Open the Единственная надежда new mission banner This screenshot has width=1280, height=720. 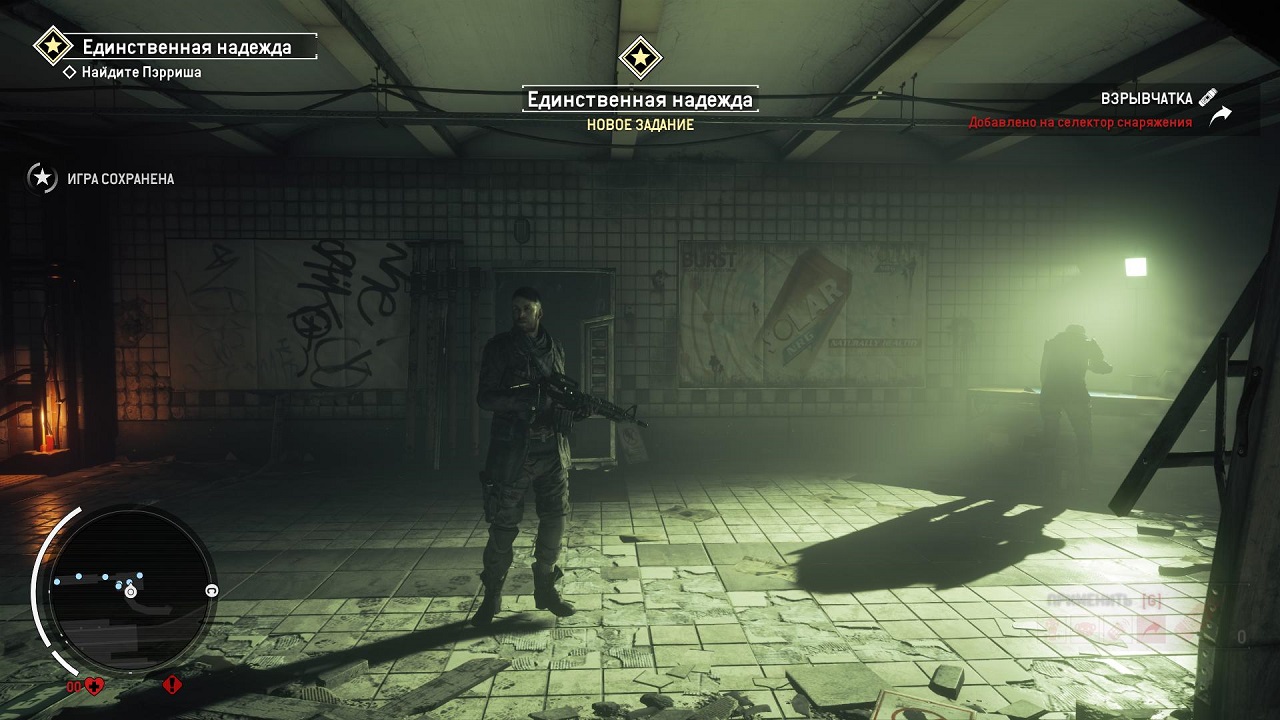pos(639,100)
